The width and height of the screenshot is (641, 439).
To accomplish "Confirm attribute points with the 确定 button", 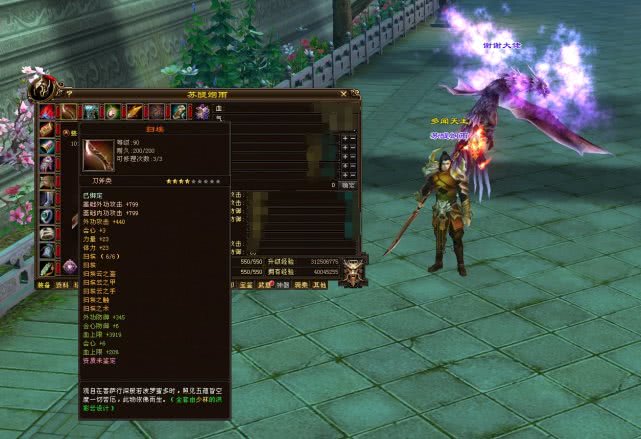I will [x=347, y=185].
